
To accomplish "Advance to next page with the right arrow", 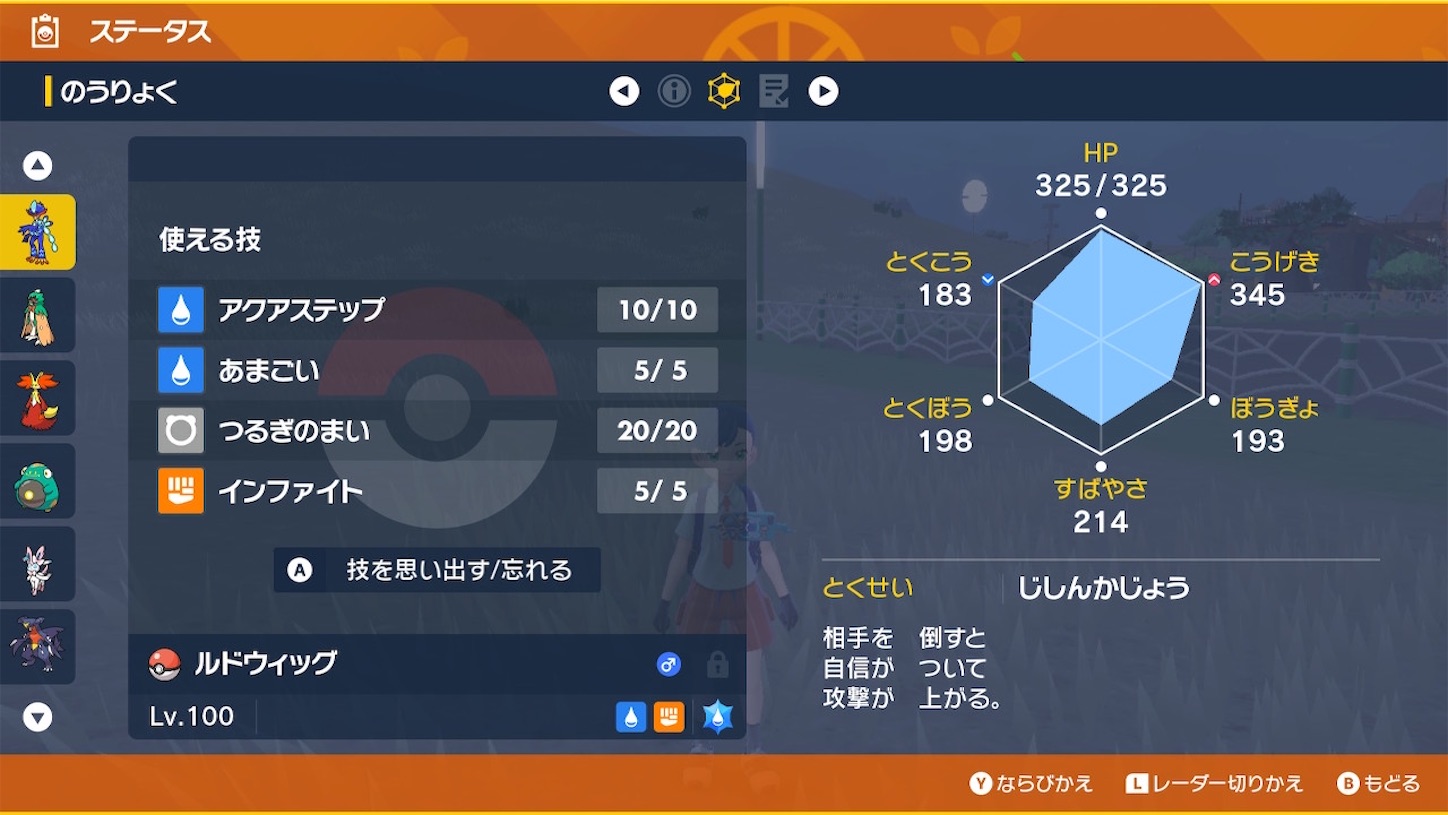I will (x=823, y=90).
